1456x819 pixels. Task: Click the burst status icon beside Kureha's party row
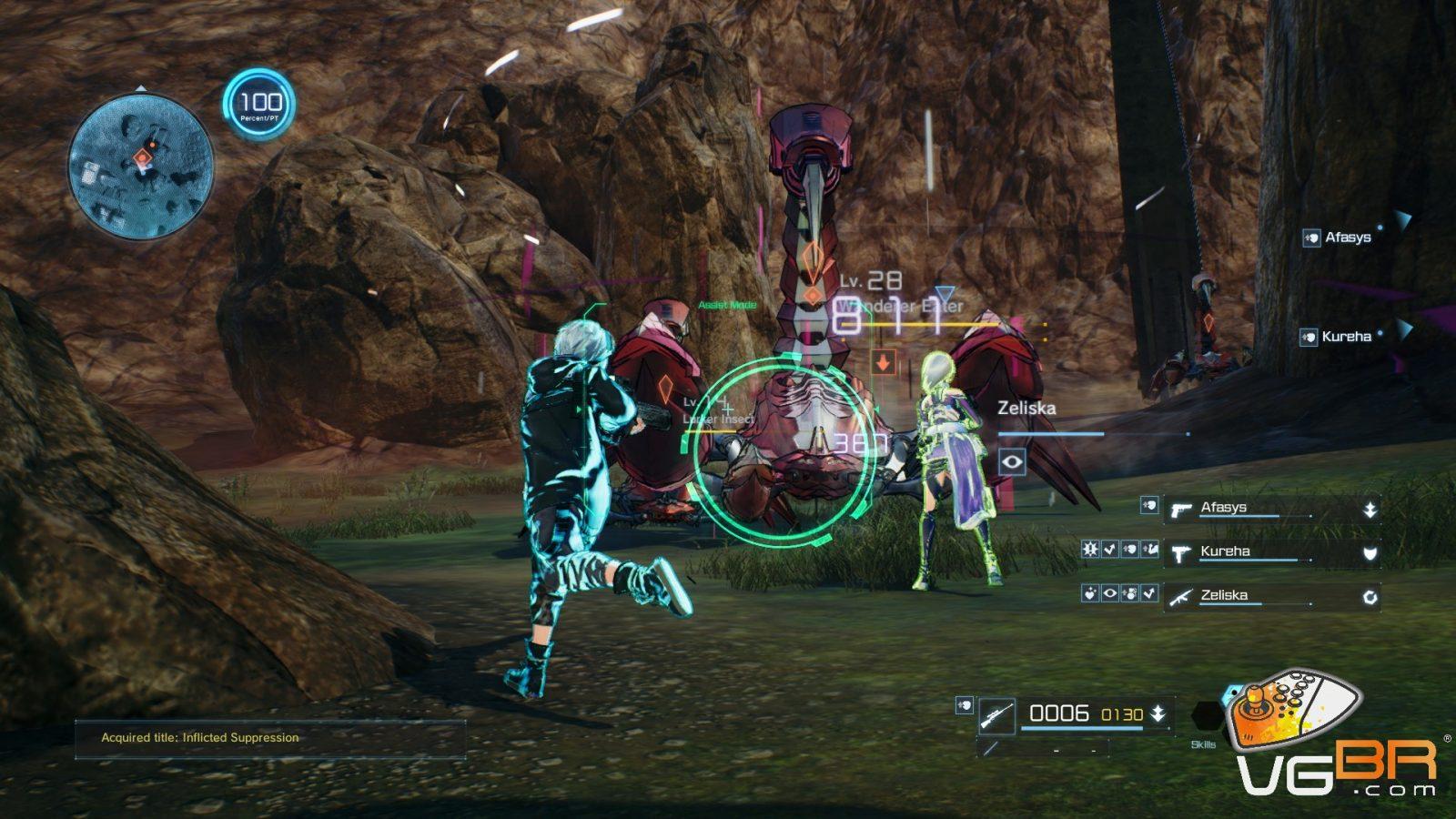tap(1090, 550)
